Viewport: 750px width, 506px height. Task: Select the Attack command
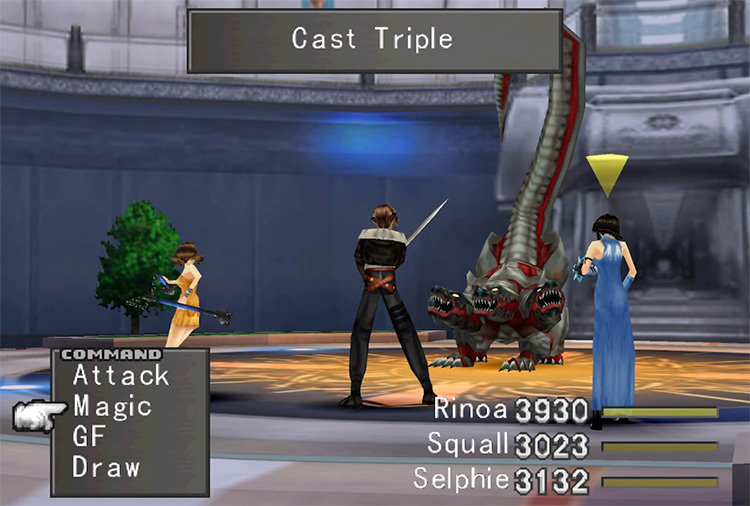point(121,376)
